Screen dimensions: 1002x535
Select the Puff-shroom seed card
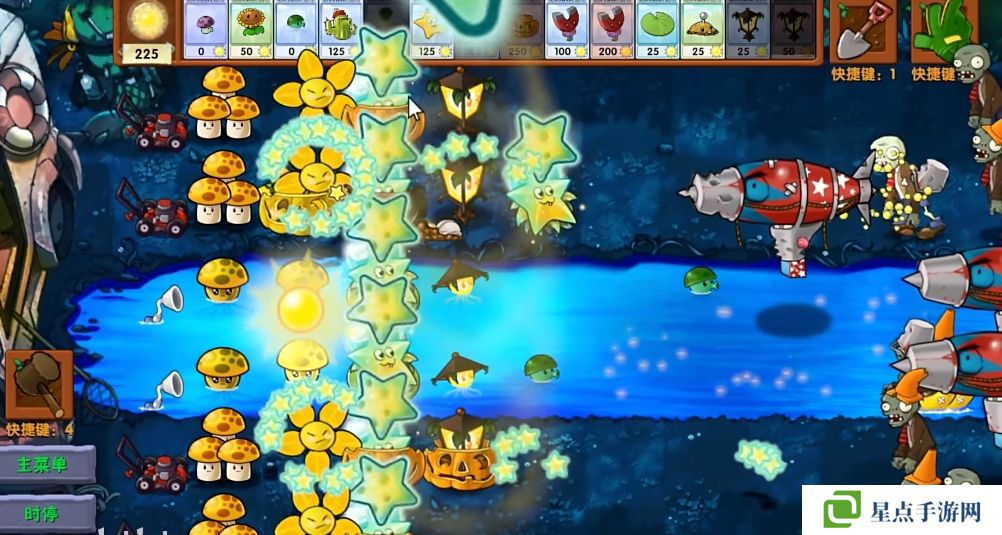point(207,29)
